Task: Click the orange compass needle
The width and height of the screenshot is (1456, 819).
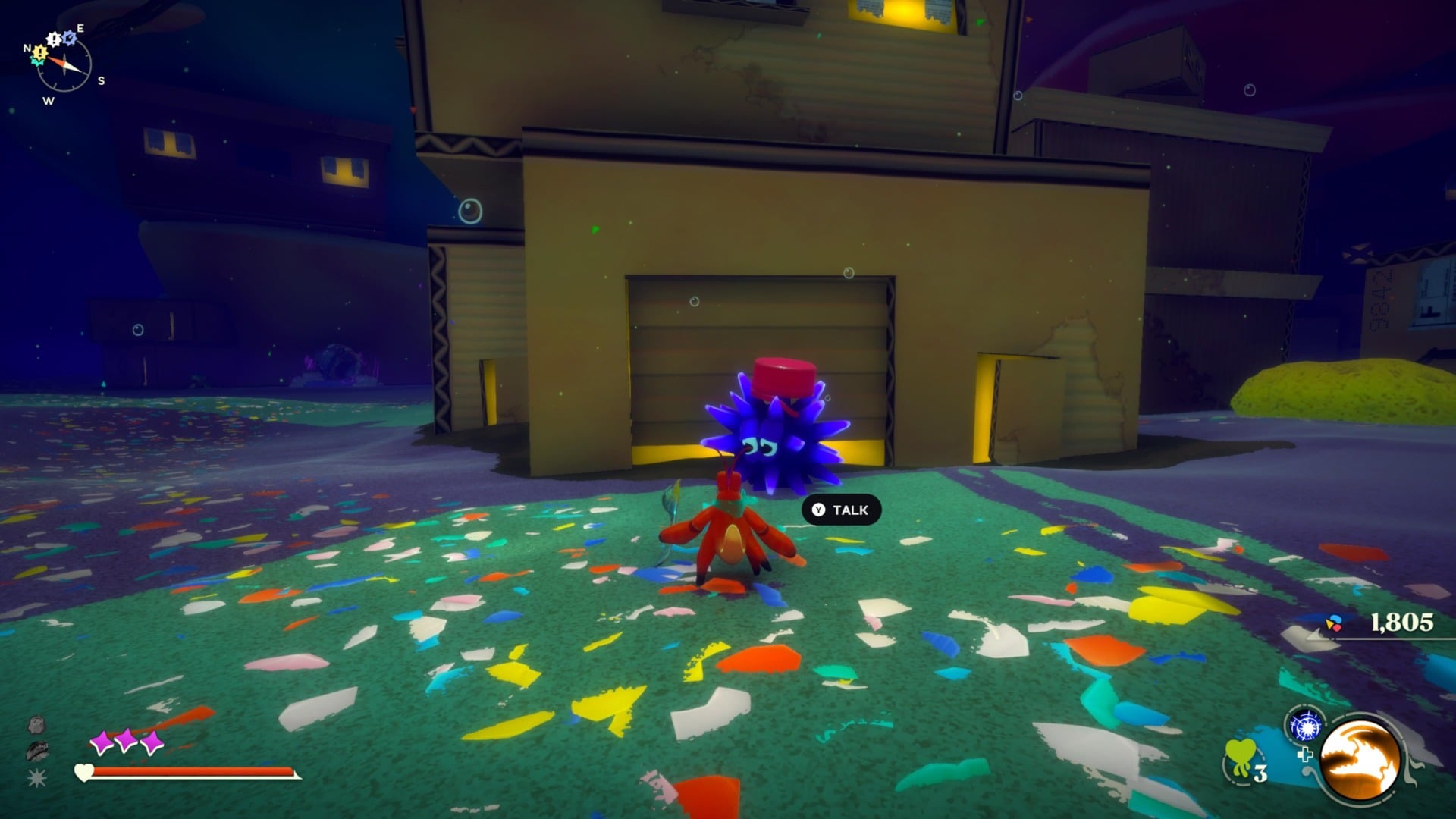Action: click(x=56, y=61)
